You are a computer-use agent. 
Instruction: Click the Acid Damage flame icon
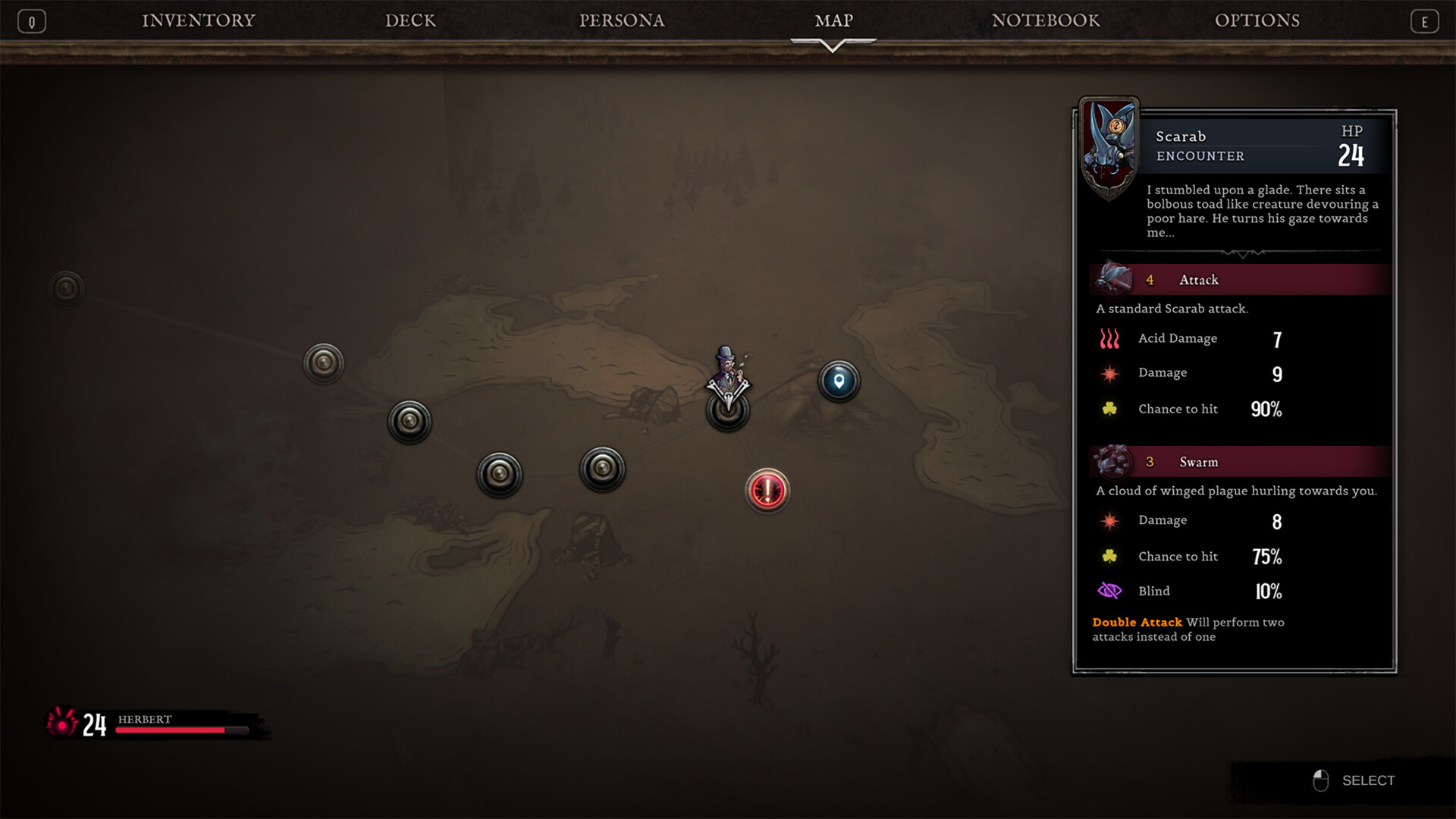(x=1109, y=339)
